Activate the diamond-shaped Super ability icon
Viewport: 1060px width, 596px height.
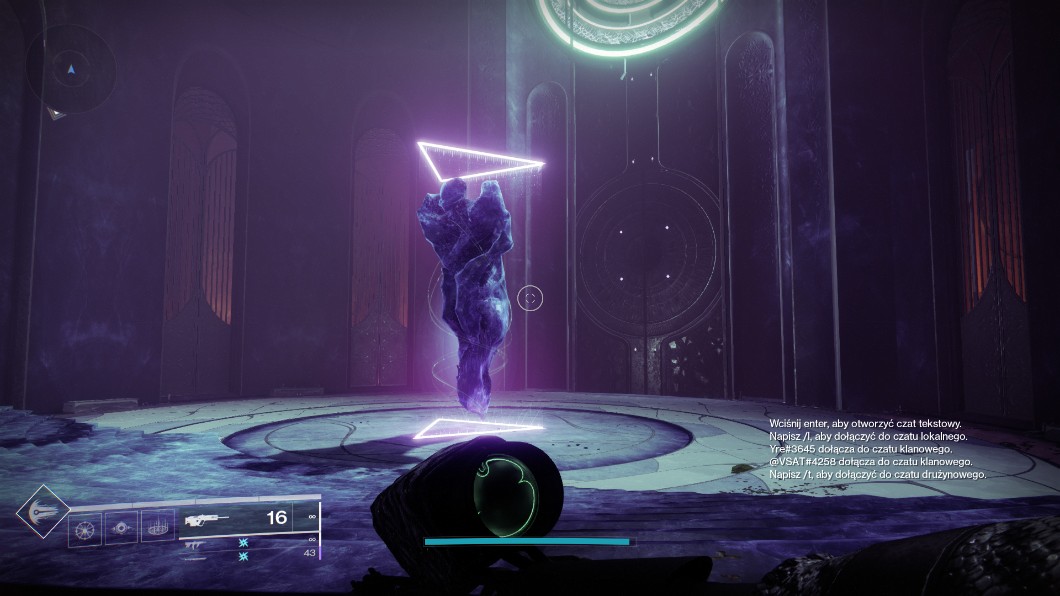(x=43, y=512)
